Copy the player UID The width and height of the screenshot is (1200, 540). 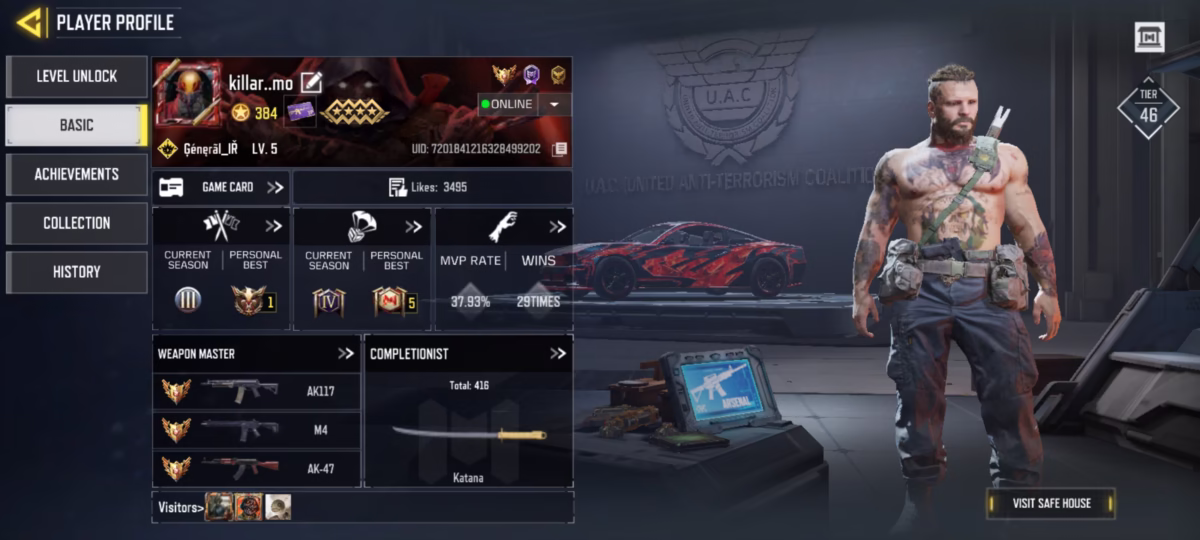(560, 149)
